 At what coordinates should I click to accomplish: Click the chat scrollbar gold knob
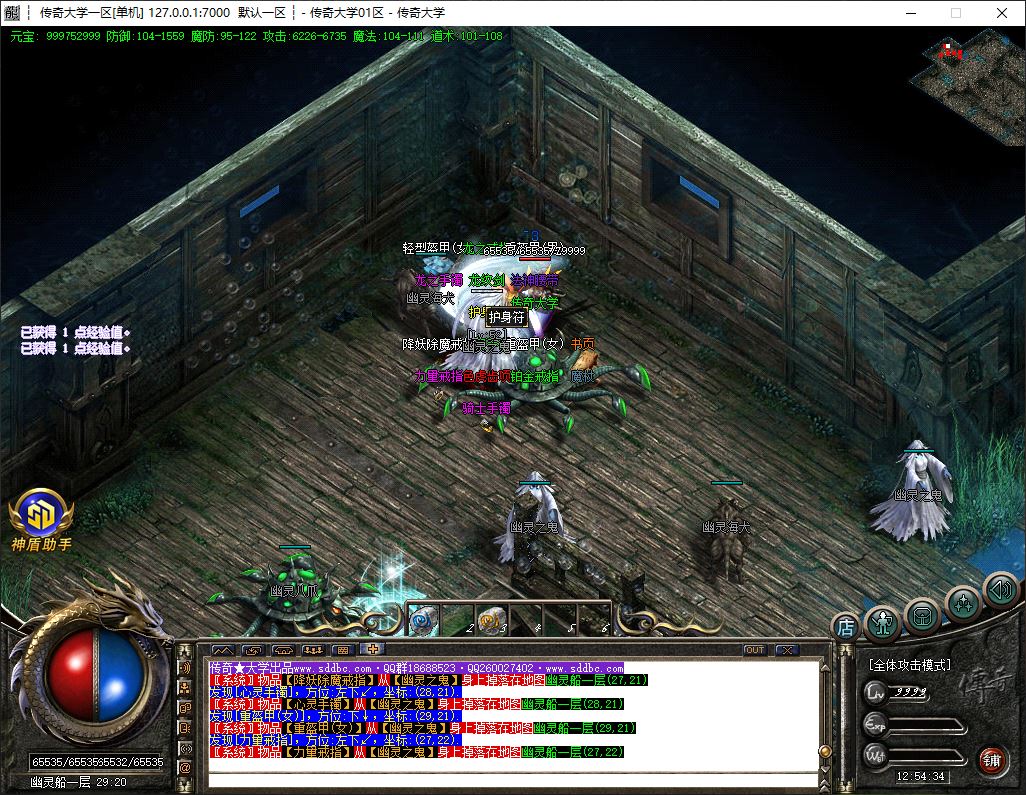pyautogui.click(x=825, y=751)
